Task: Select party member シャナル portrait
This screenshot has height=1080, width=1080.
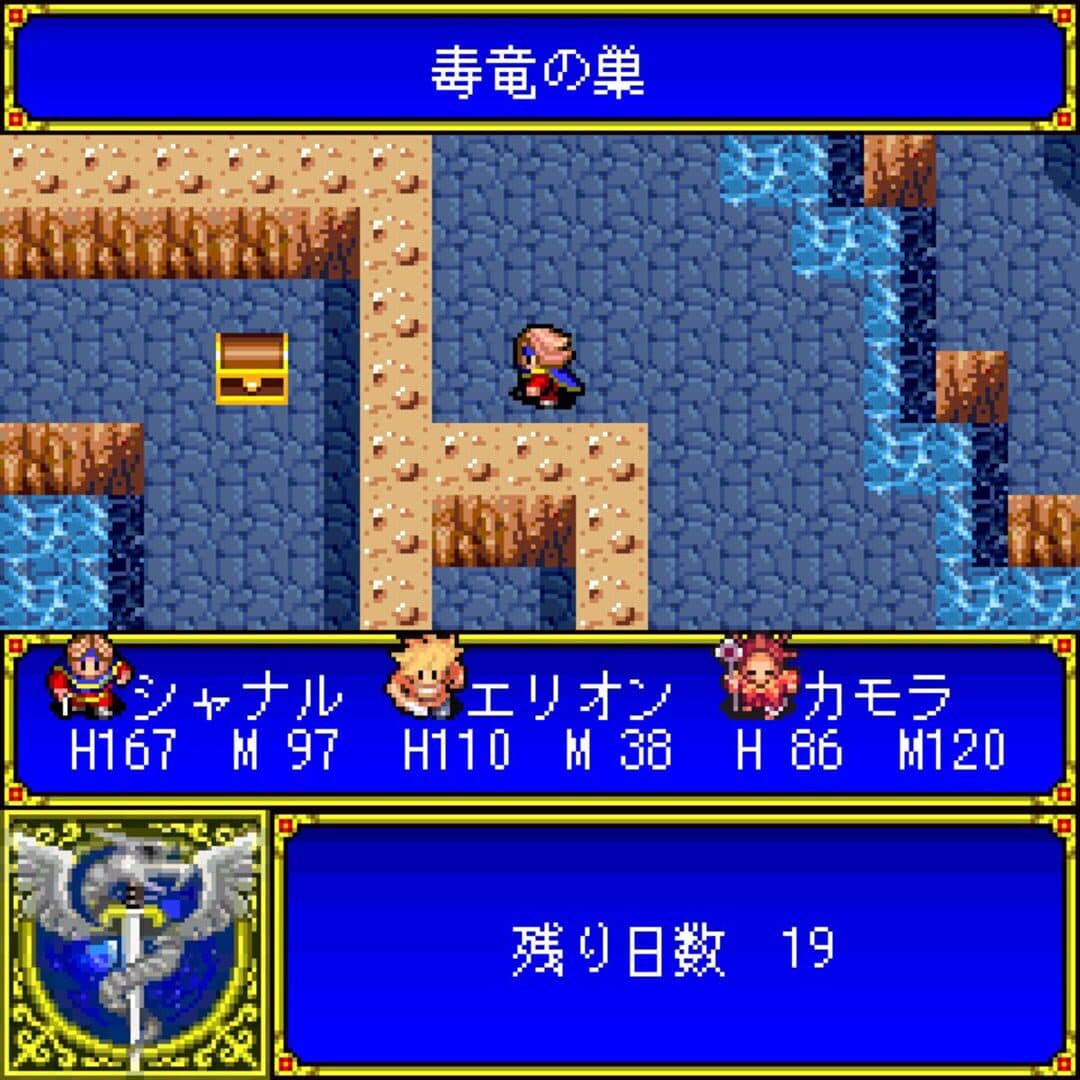Action: click(88, 679)
